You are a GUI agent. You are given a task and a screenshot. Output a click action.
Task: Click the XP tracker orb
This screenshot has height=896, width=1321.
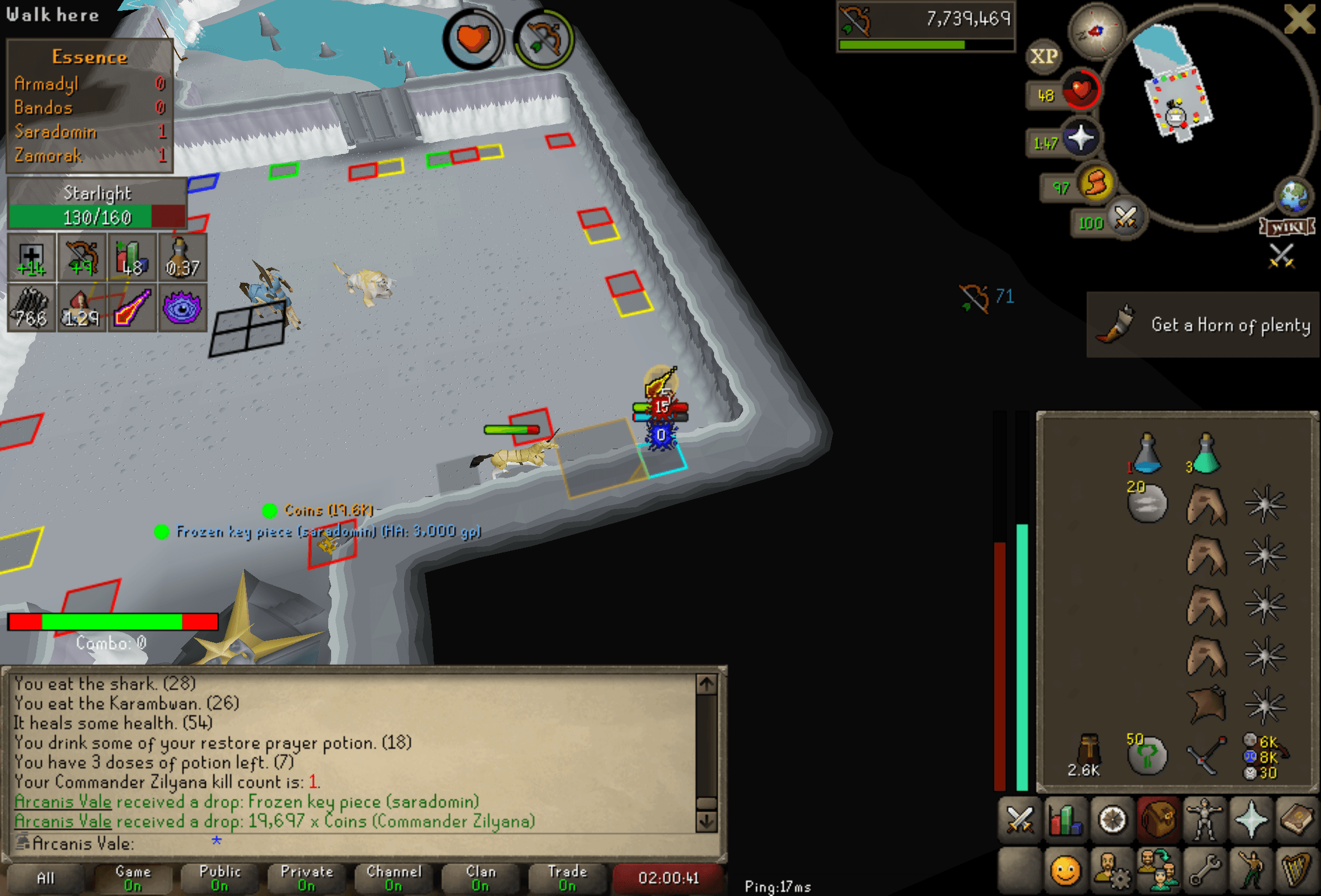tap(1043, 55)
